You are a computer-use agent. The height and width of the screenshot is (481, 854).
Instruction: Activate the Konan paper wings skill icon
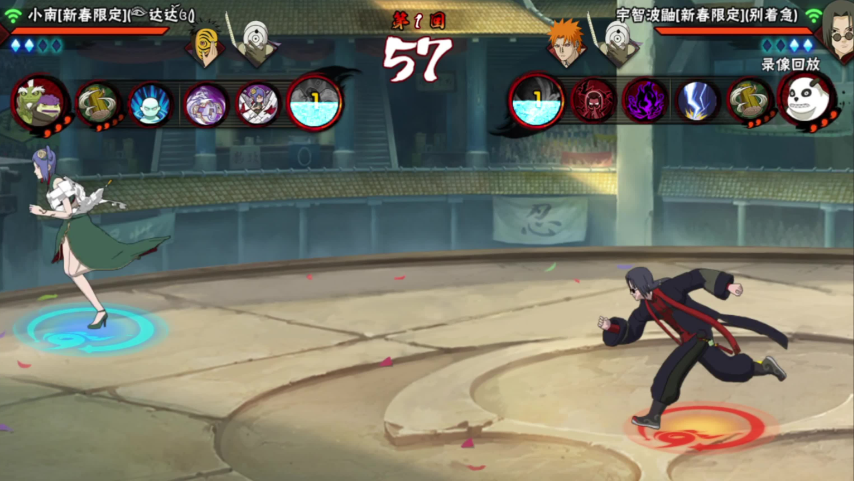click(x=258, y=103)
